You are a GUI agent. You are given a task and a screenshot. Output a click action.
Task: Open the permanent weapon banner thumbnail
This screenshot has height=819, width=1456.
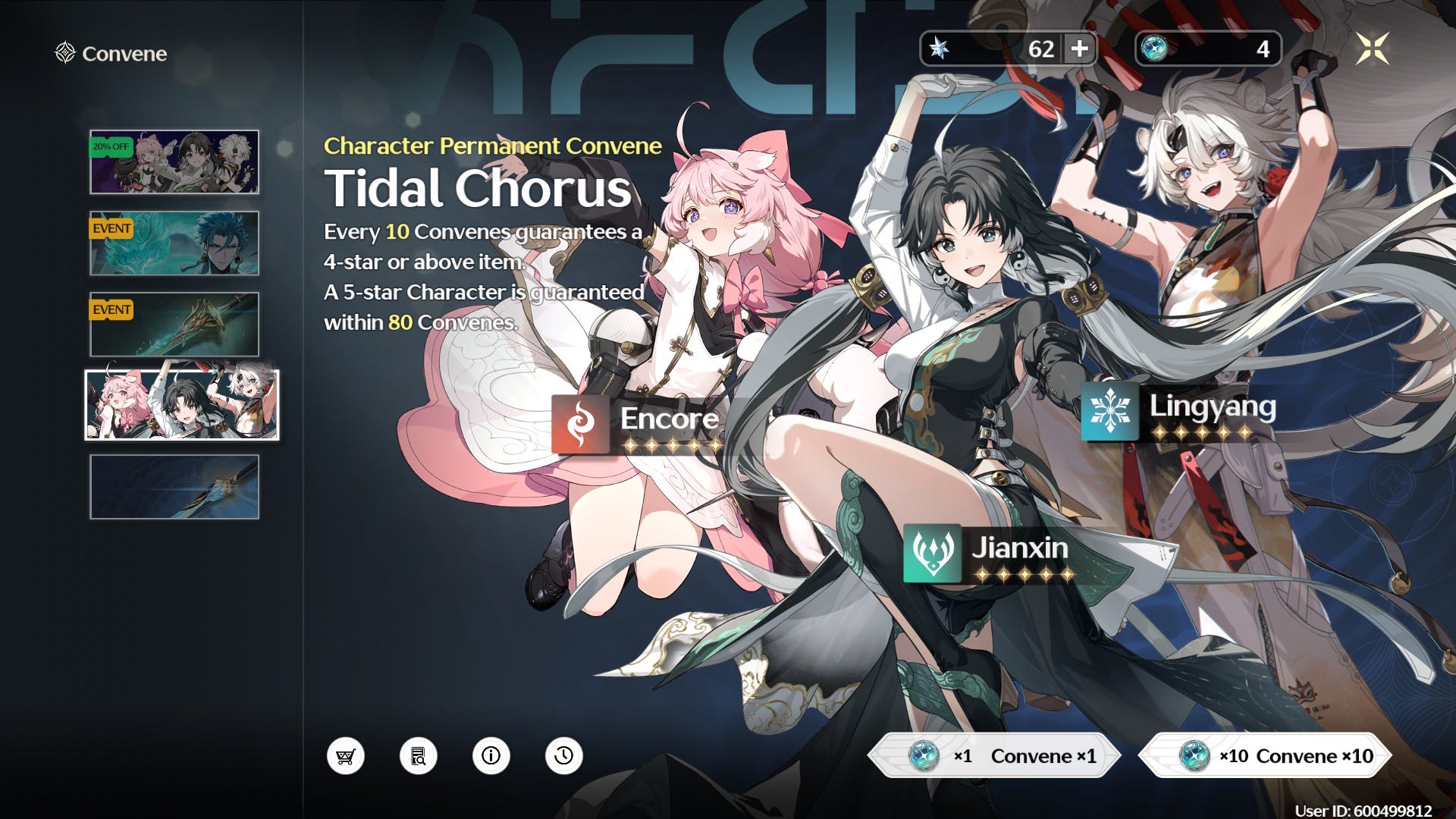click(174, 487)
